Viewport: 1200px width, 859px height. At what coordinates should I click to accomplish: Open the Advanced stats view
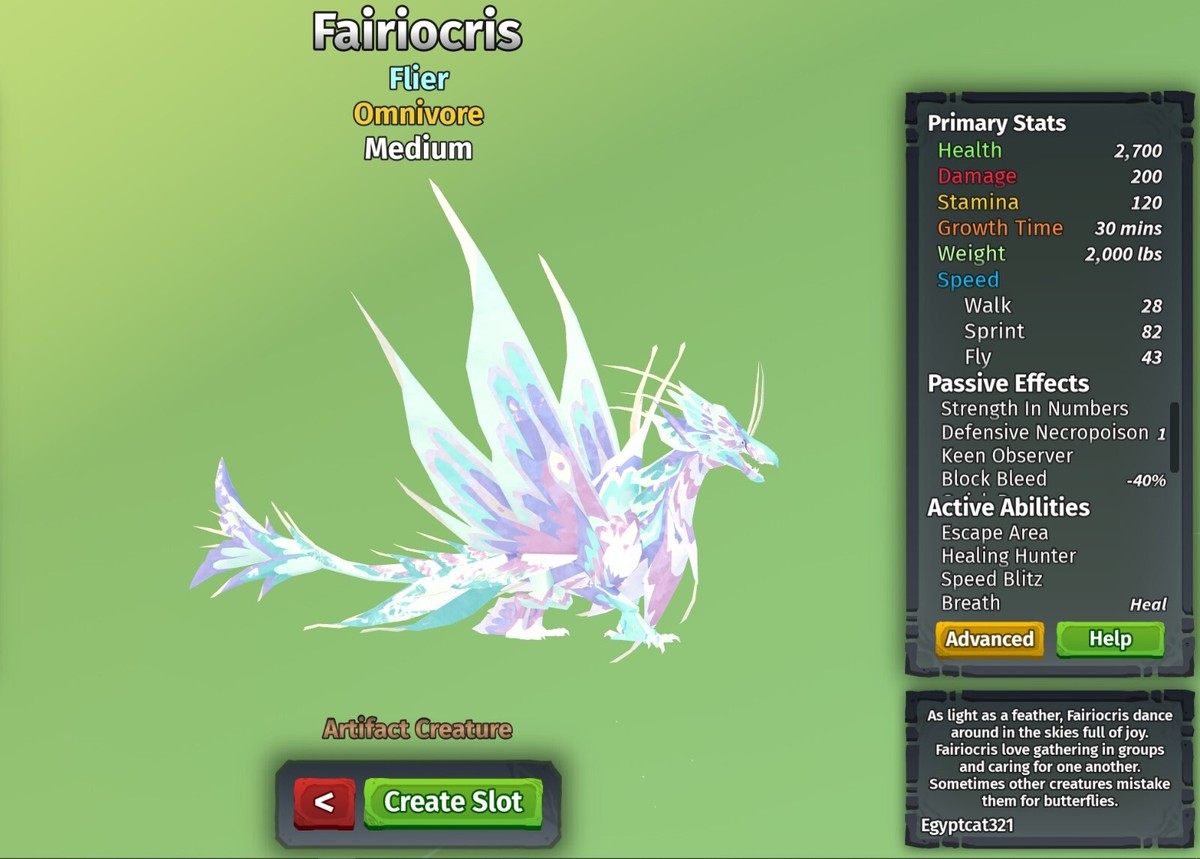click(x=989, y=639)
